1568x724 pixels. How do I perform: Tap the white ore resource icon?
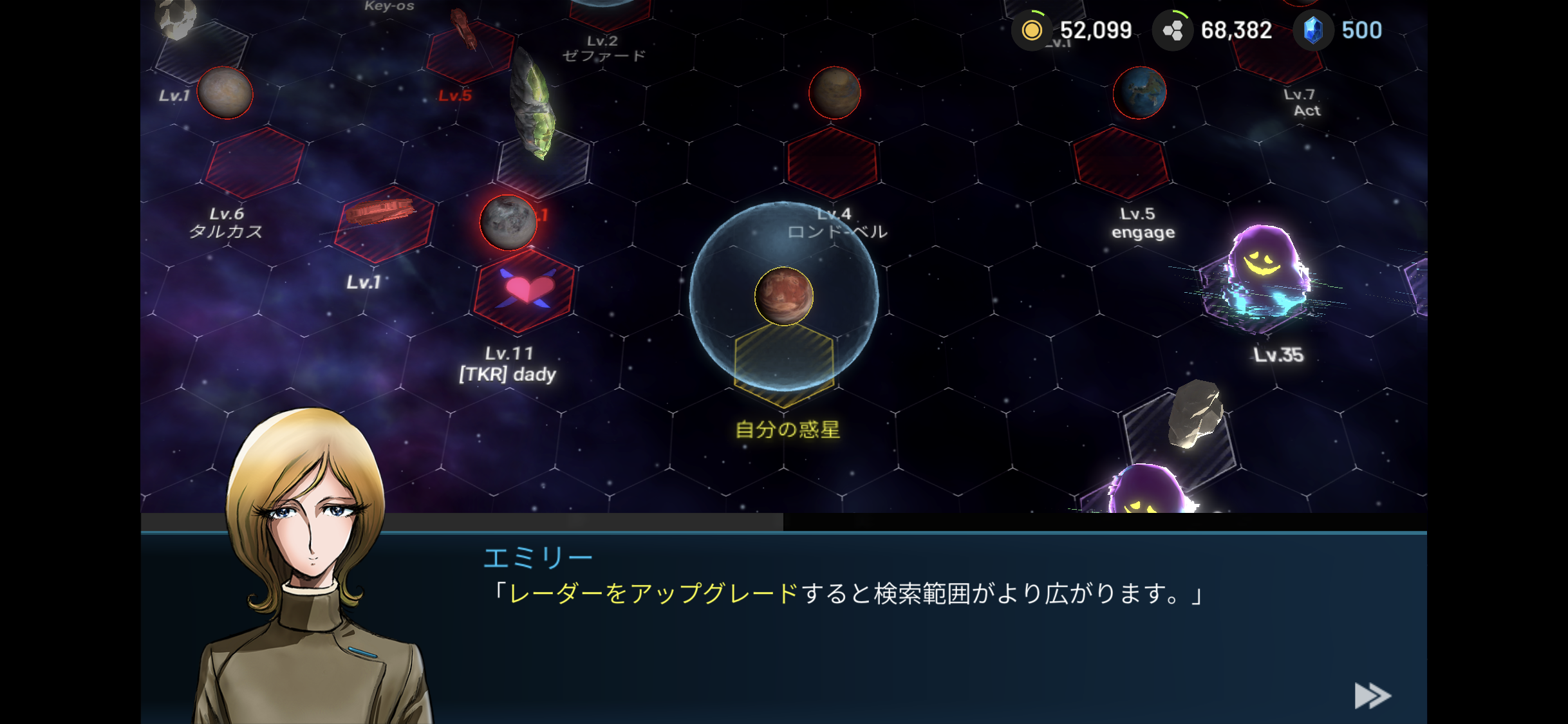pyautogui.click(x=1172, y=30)
